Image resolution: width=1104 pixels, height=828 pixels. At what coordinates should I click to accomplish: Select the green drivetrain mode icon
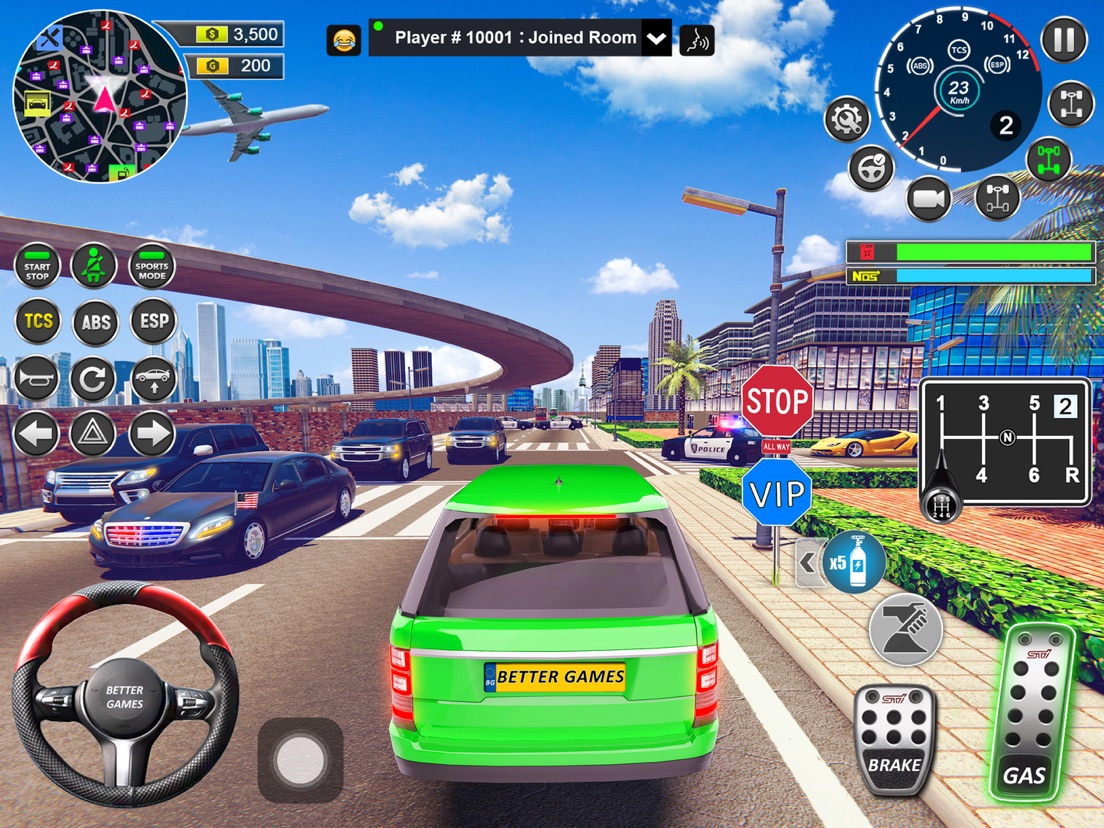(x=1049, y=159)
